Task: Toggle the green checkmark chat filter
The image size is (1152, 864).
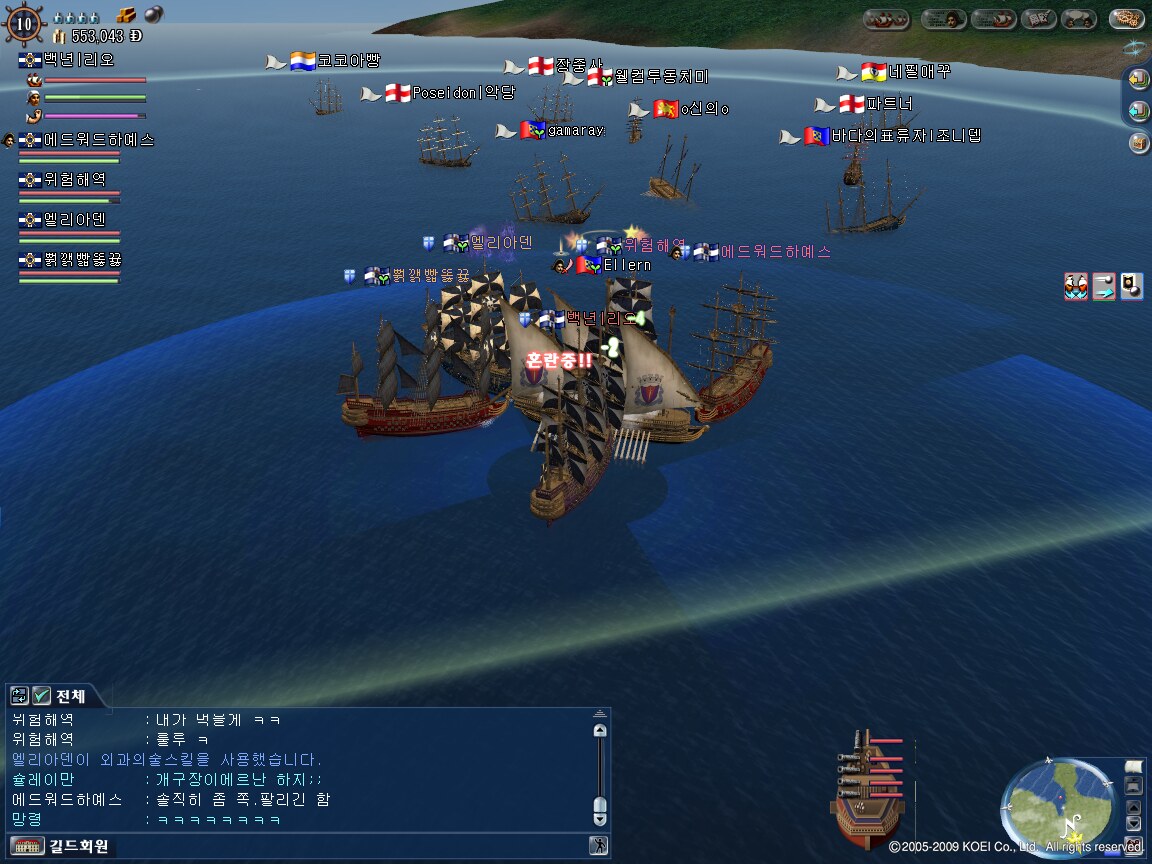Action: (x=41, y=696)
